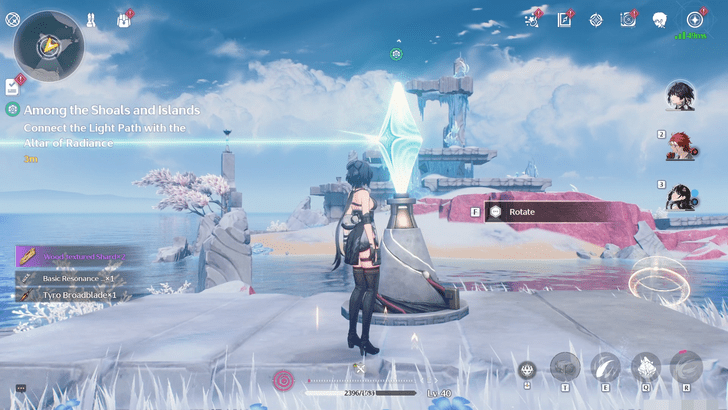Open the circular minimap
Viewport: 728px width, 410px height.
tap(48, 44)
